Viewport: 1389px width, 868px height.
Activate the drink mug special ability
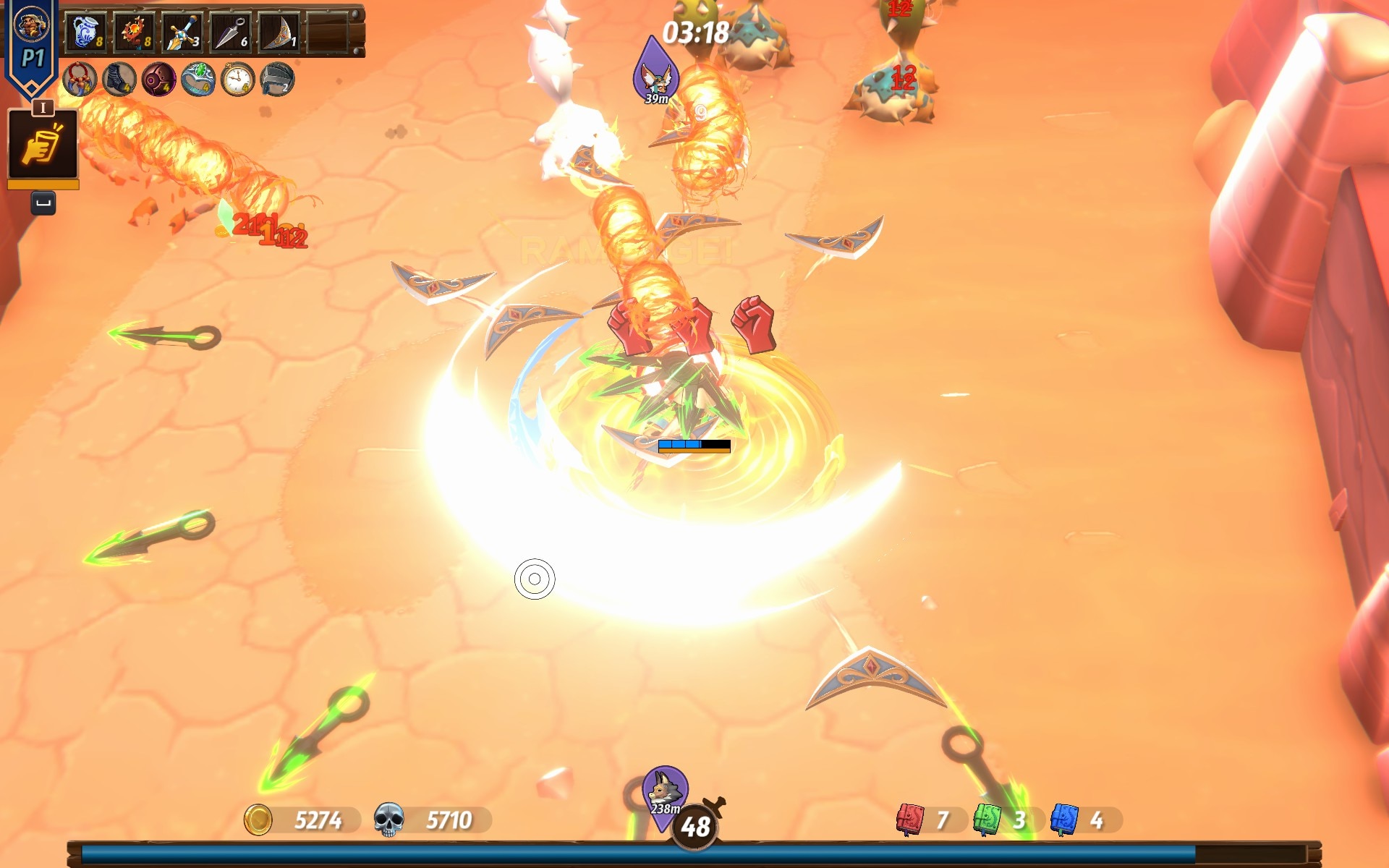tap(43, 145)
